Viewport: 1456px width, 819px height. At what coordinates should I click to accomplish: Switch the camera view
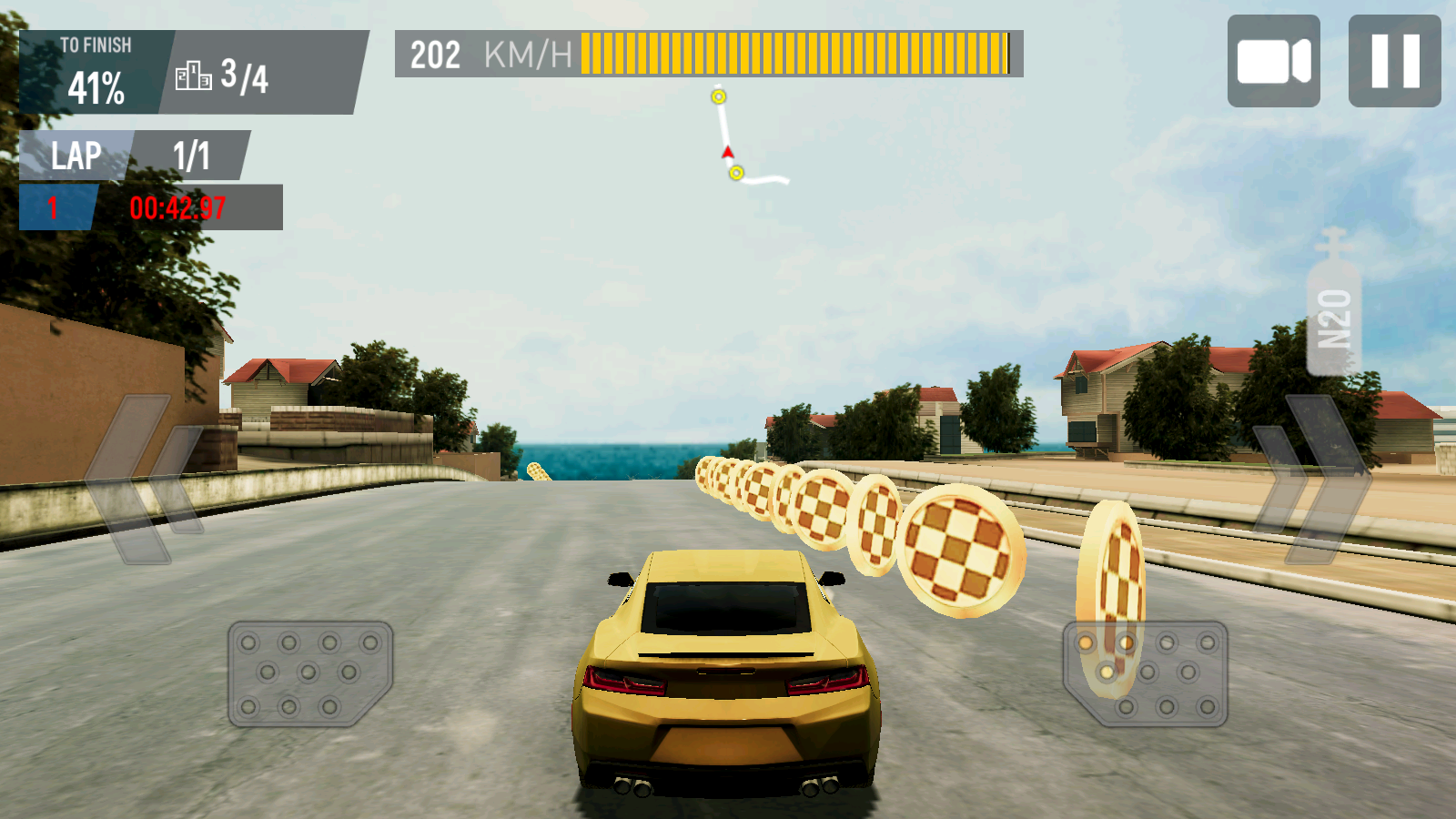point(1273,61)
